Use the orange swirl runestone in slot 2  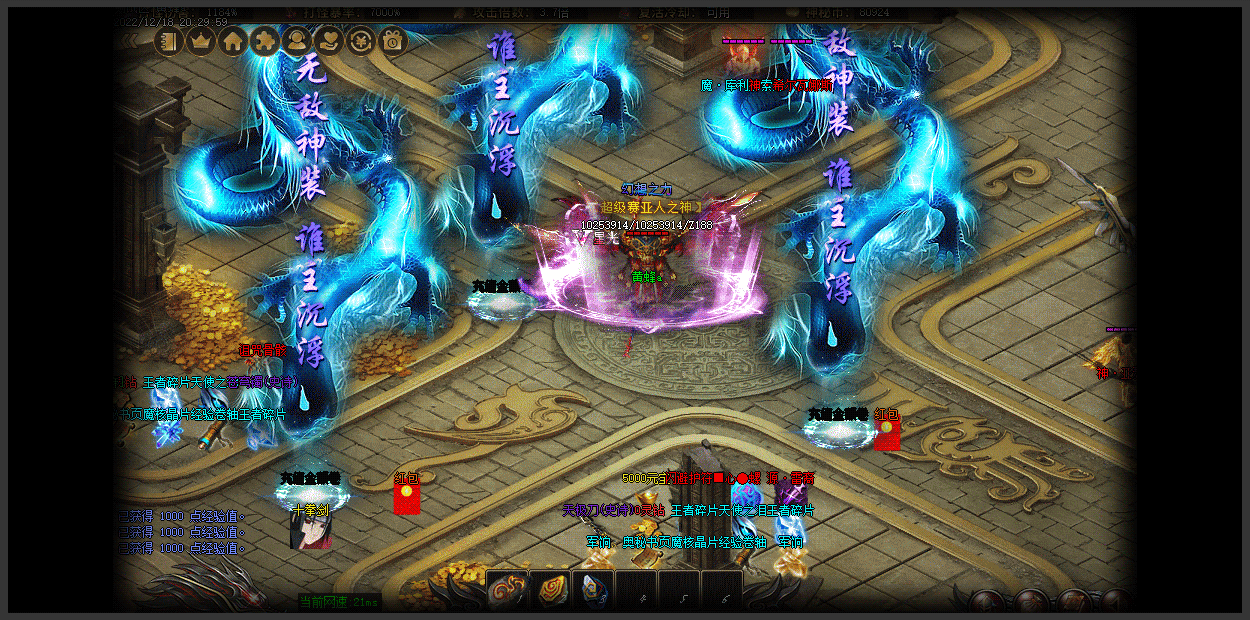point(549,590)
